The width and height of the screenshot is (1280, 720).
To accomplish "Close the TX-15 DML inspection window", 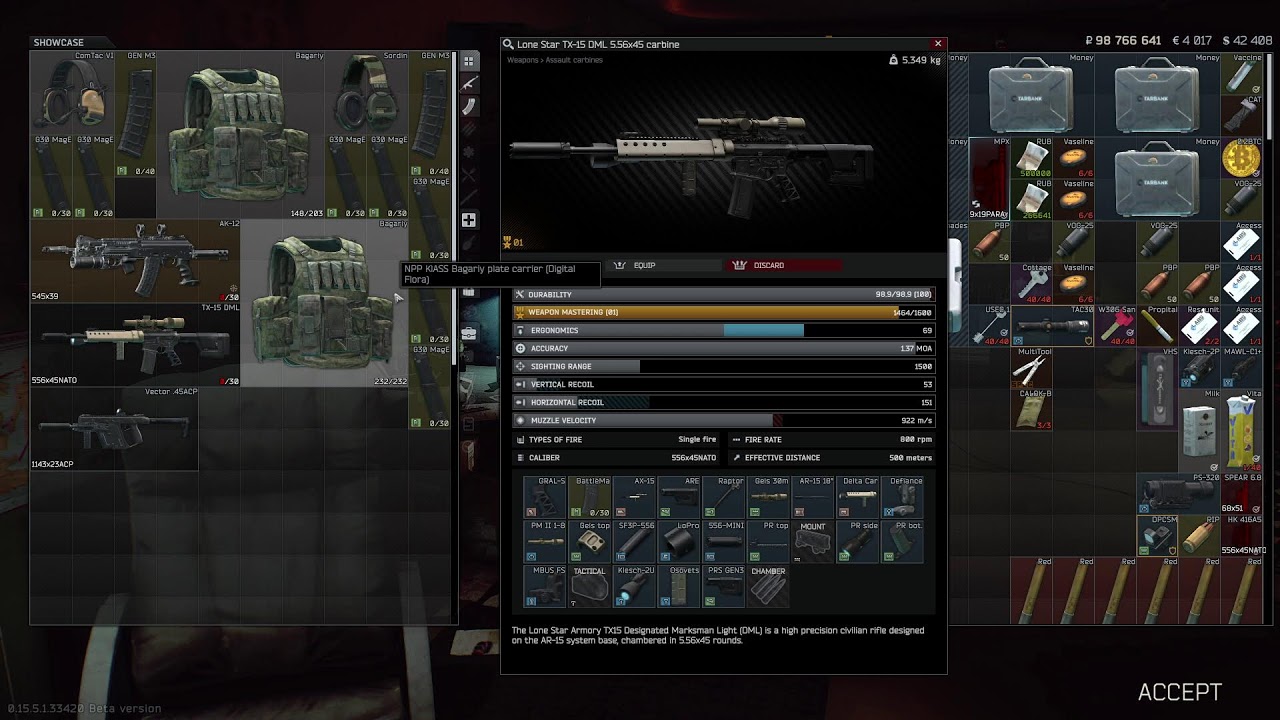I will click(938, 44).
